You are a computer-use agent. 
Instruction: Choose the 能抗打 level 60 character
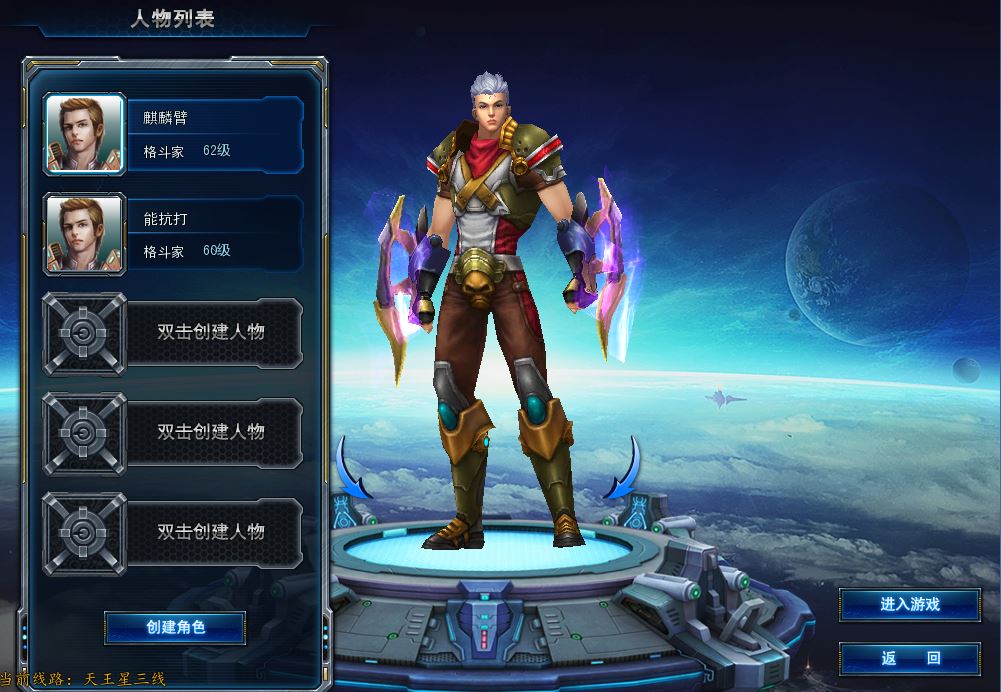point(174,234)
